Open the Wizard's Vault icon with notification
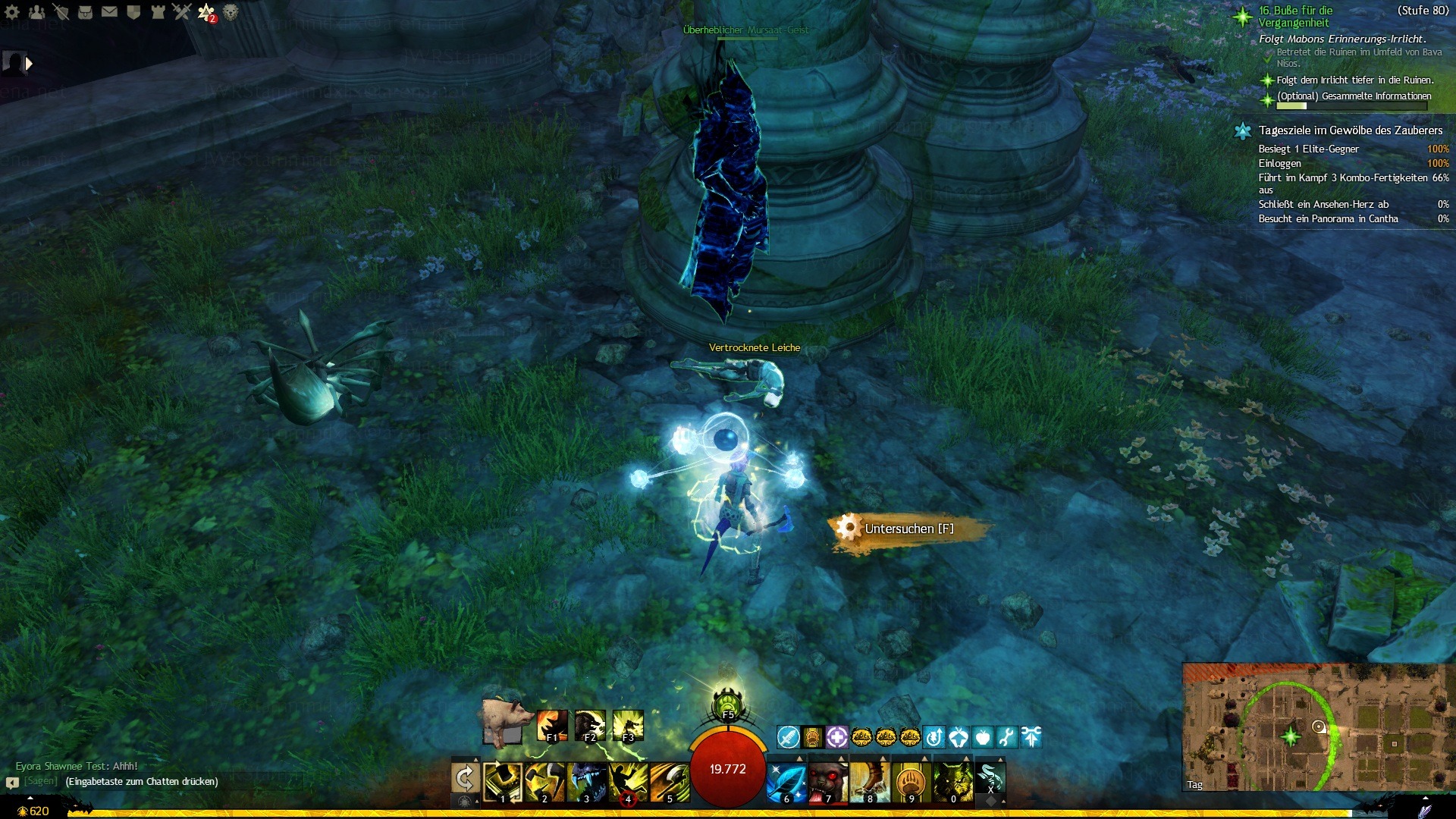Screen dimensions: 1456x819 point(206,12)
